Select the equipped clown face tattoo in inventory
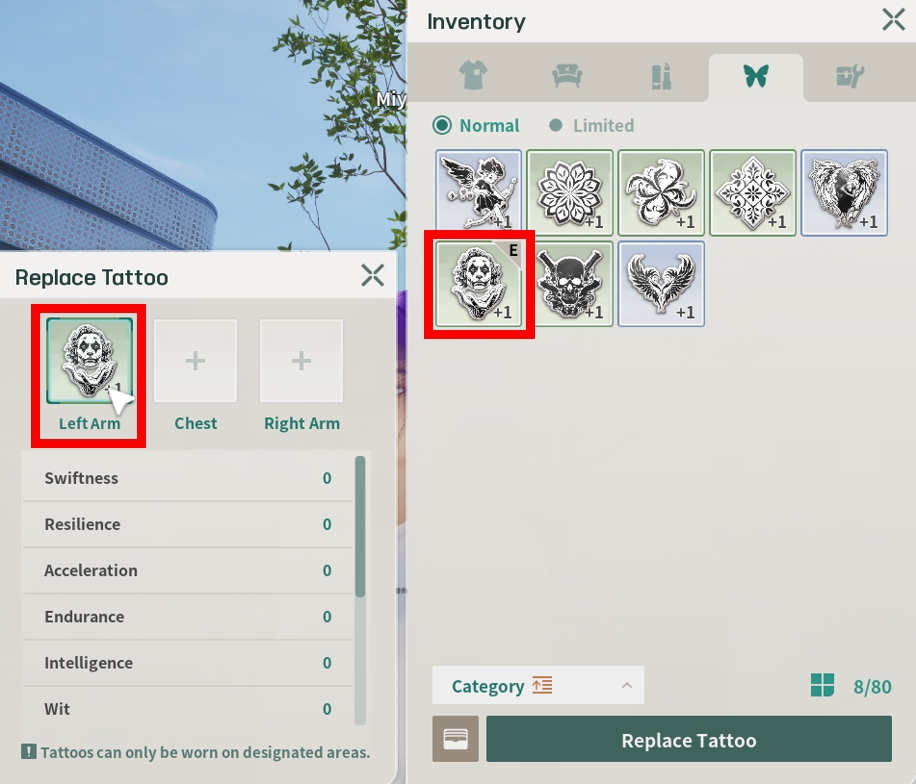The image size is (916, 784). [x=479, y=284]
